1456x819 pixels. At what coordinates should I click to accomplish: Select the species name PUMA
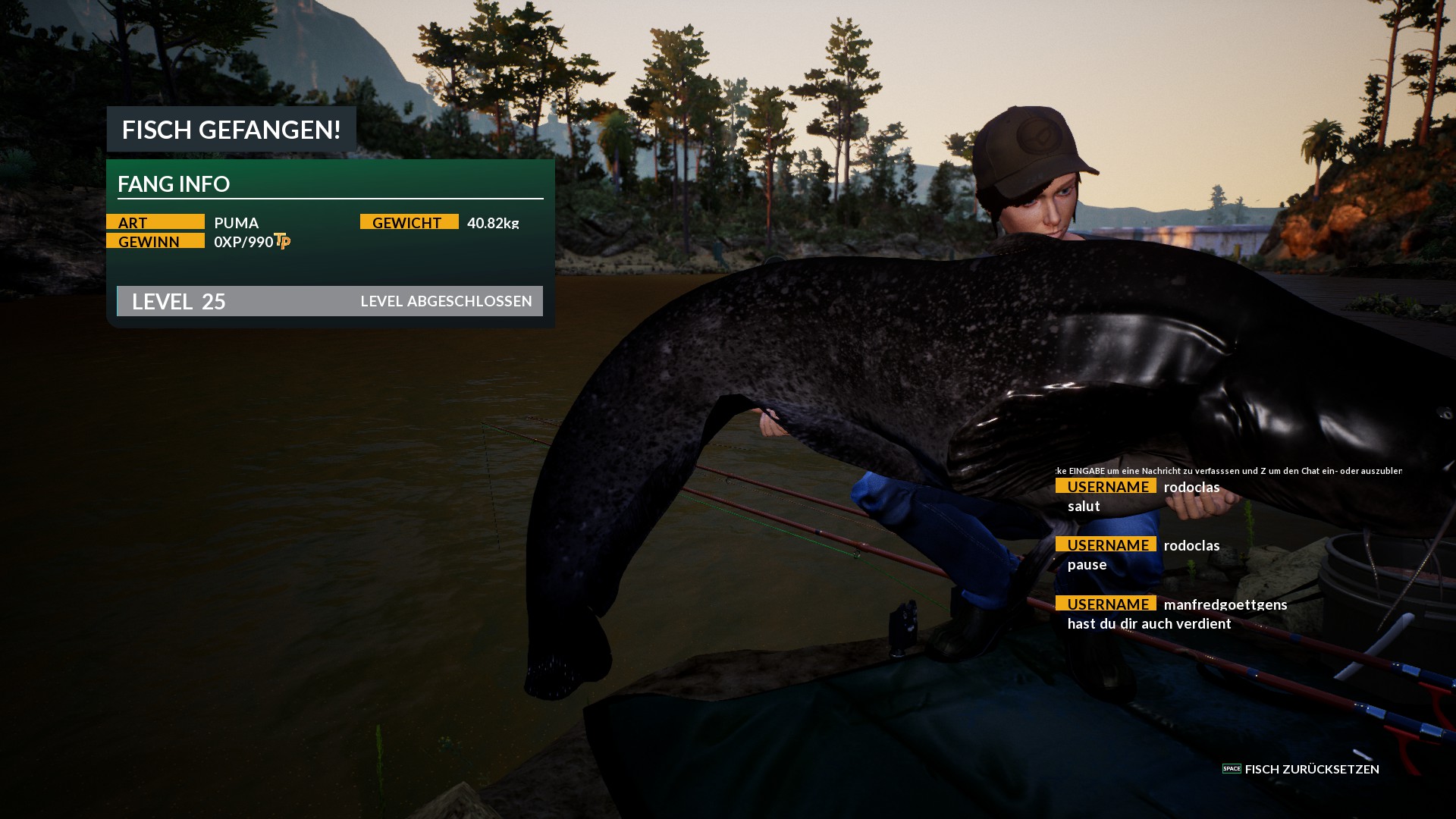coord(236,223)
